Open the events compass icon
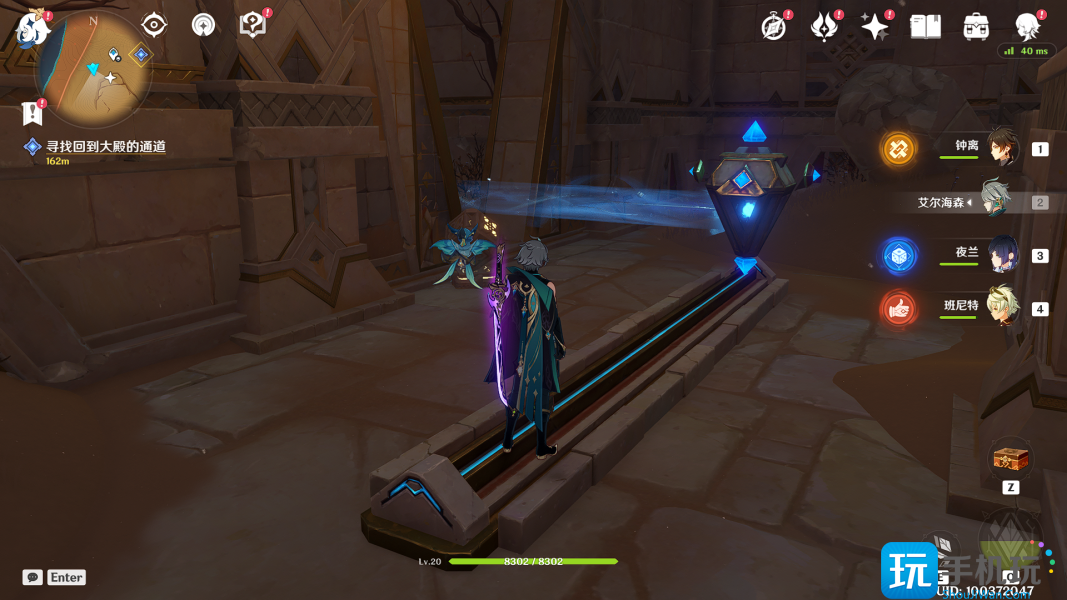The image size is (1067, 600). click(774, 27)
